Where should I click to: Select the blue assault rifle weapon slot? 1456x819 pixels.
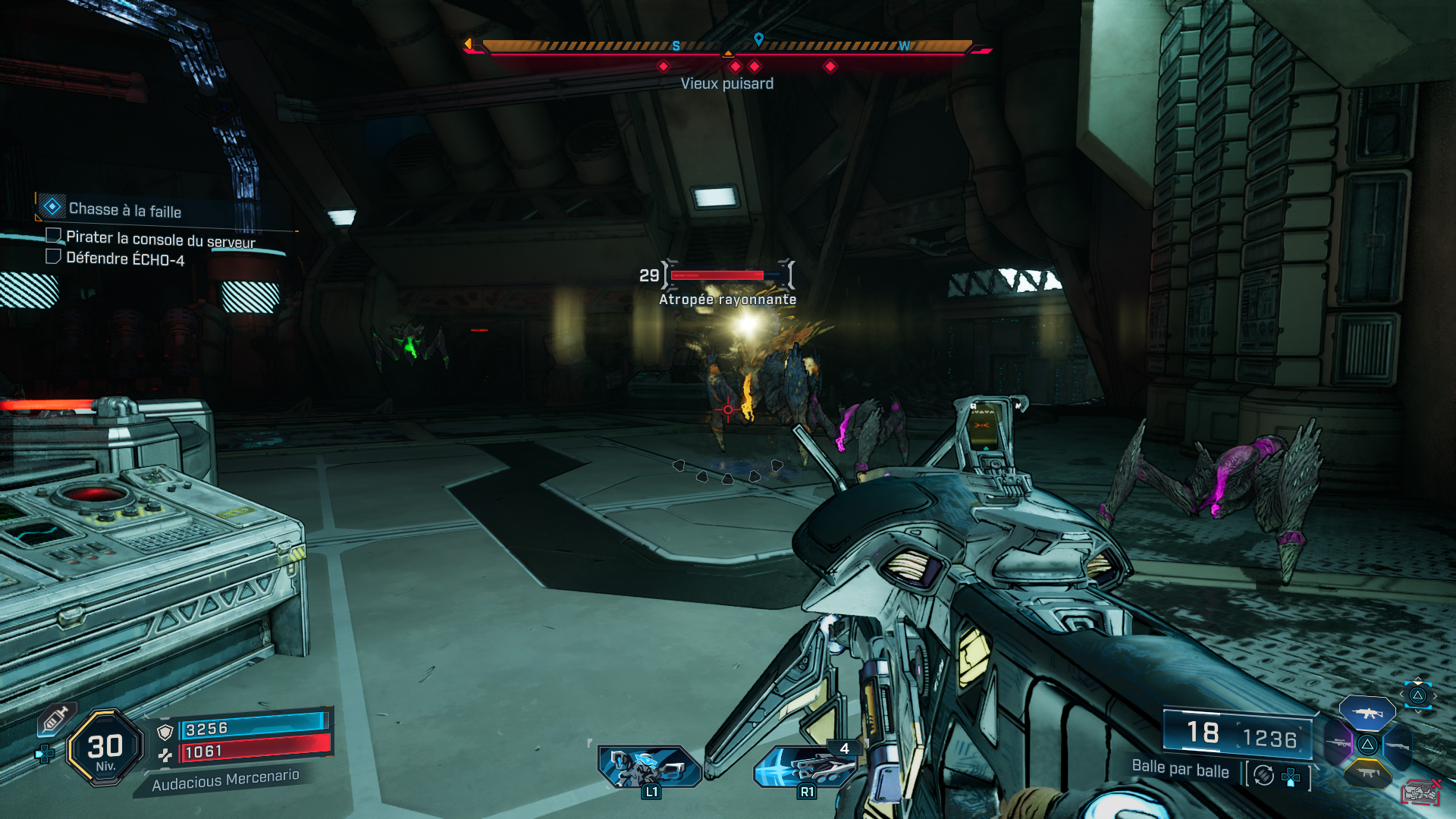point(1367,713)
